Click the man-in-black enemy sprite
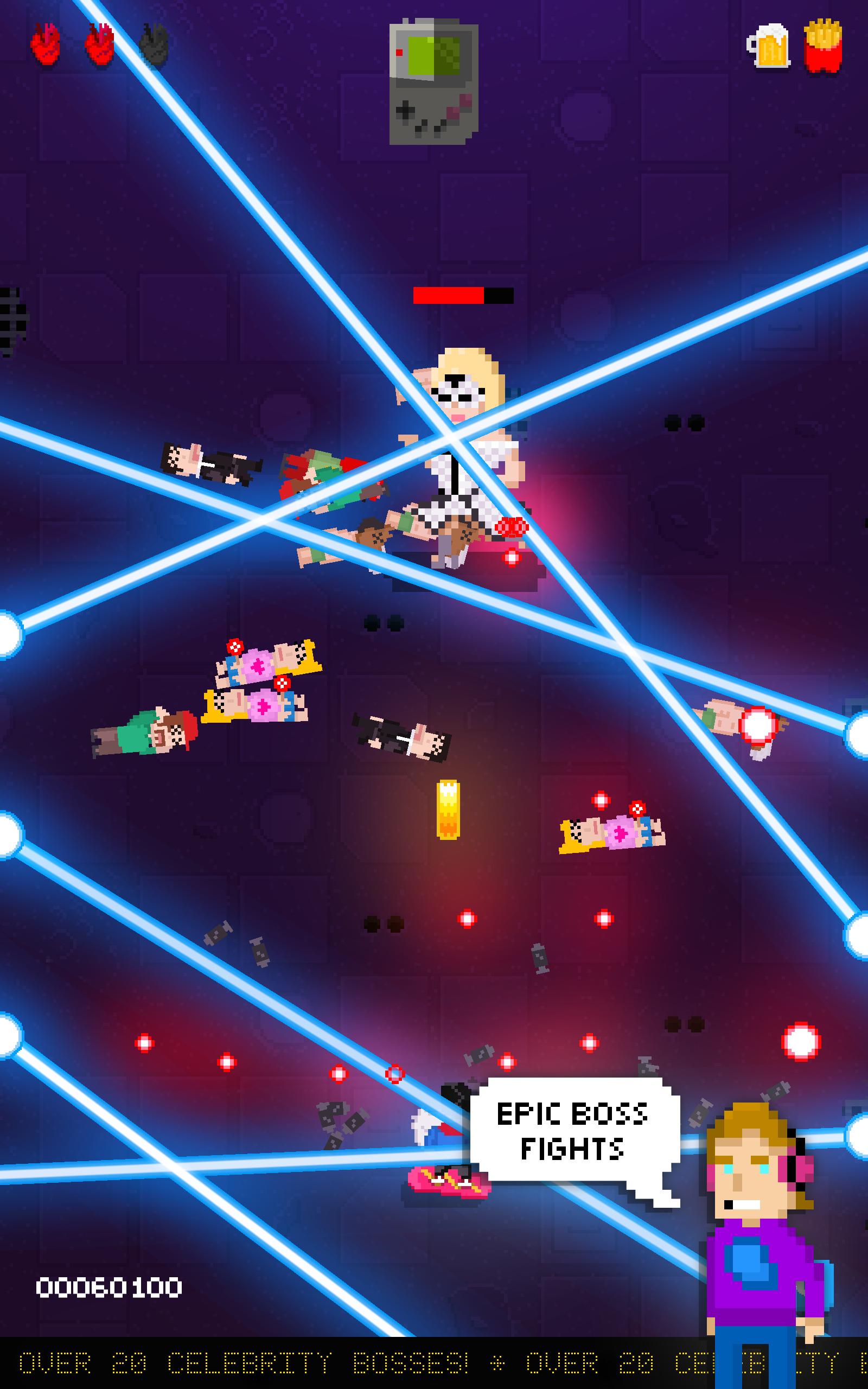 click(396, 741)
